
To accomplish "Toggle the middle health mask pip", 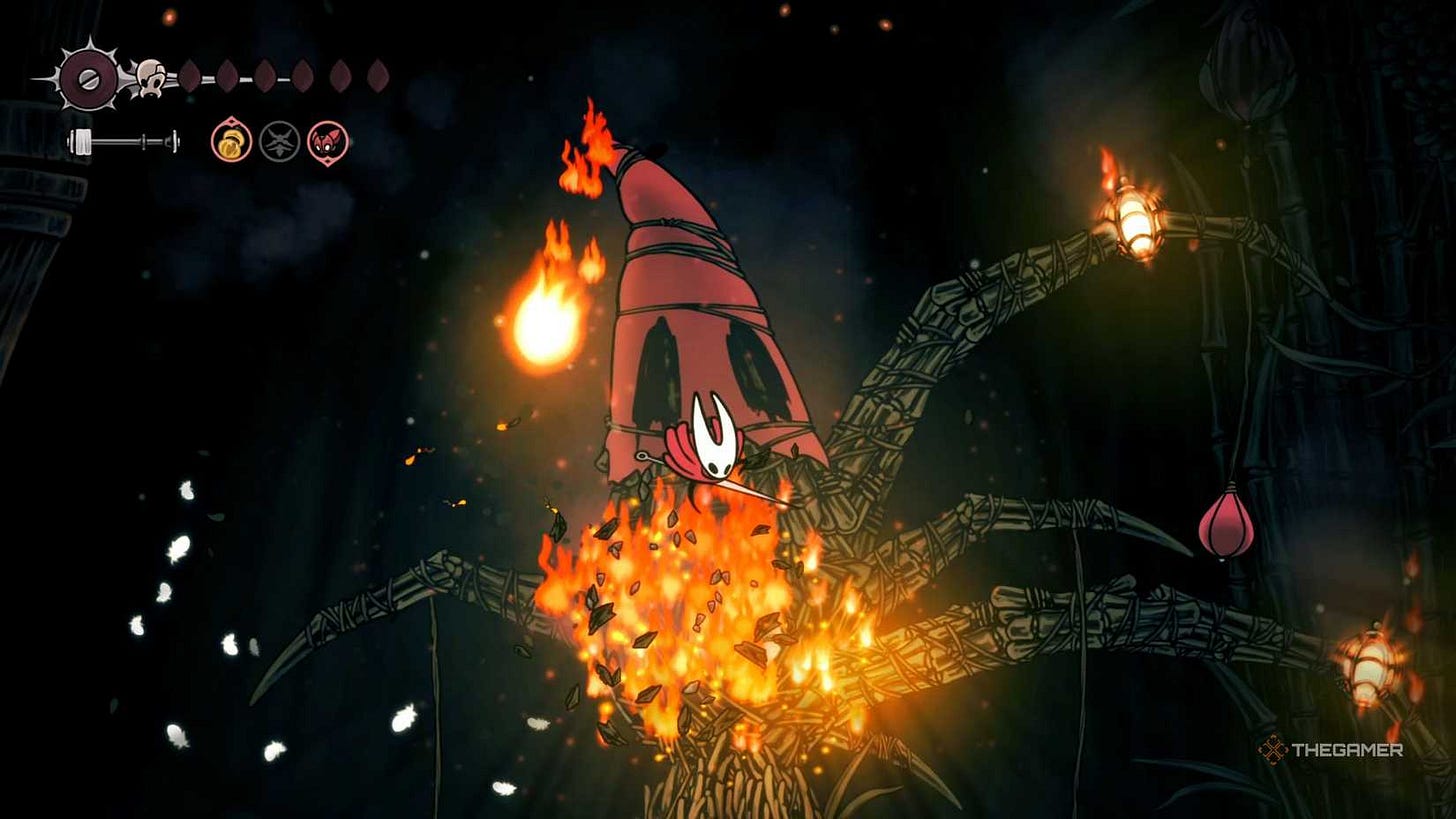I will tap(264, 76).
